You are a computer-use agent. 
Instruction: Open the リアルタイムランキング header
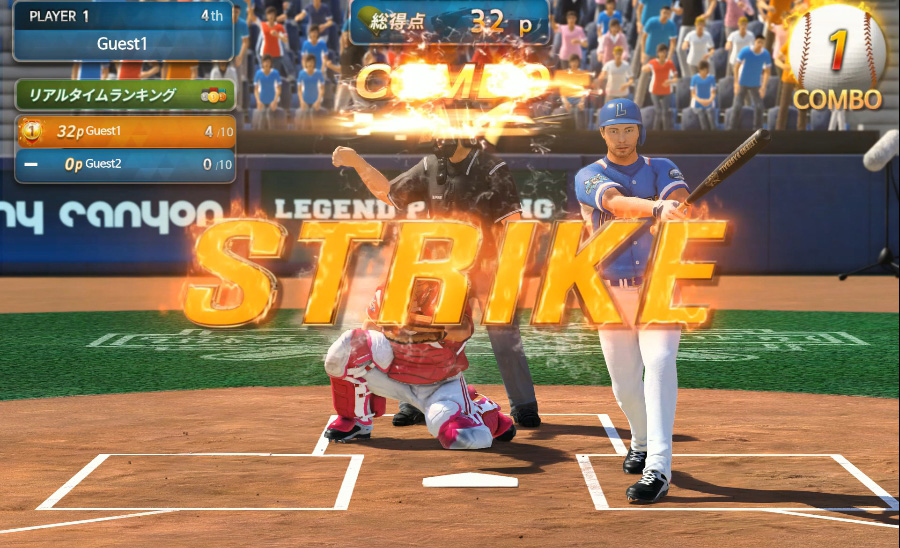(125, 96)
